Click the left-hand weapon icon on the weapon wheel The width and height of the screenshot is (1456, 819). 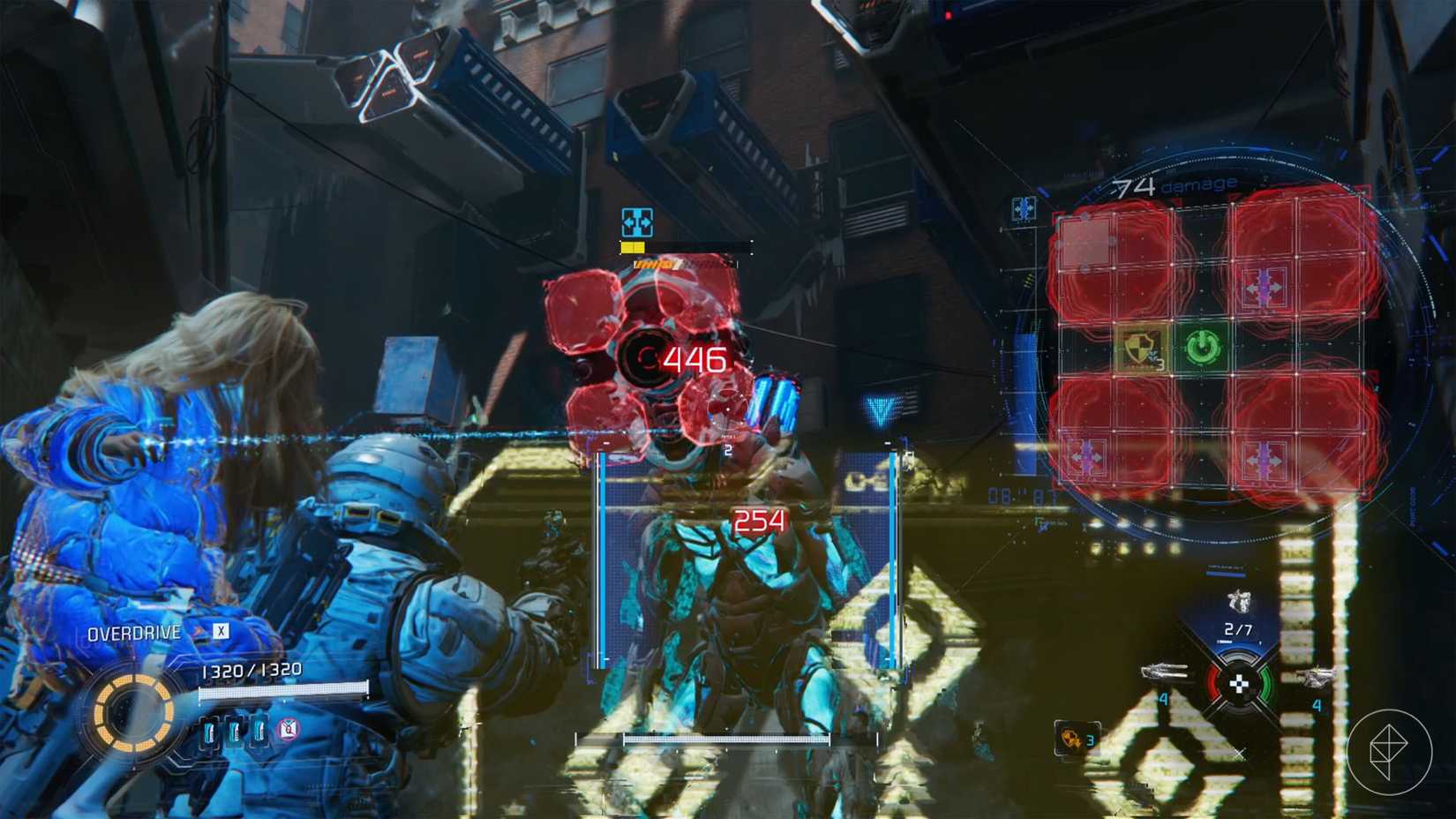(x=1167, y=673)
